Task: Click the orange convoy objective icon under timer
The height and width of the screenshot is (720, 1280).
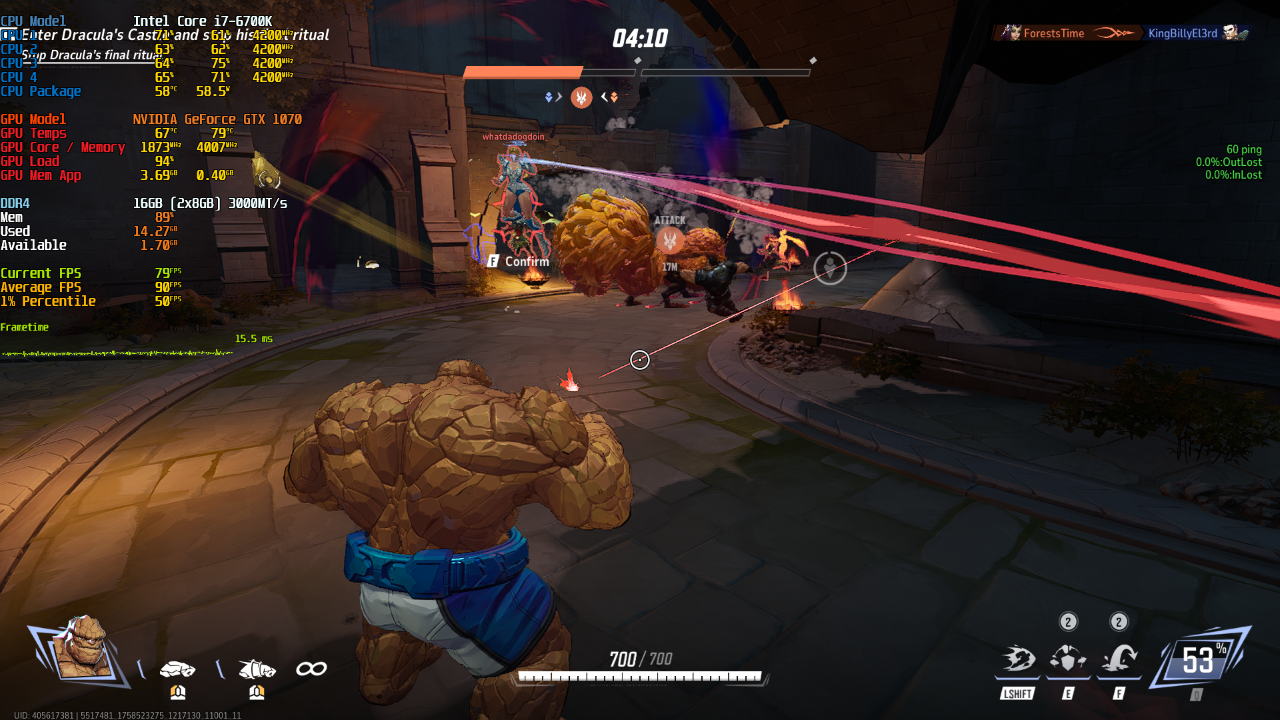Action: coord(581,97)
